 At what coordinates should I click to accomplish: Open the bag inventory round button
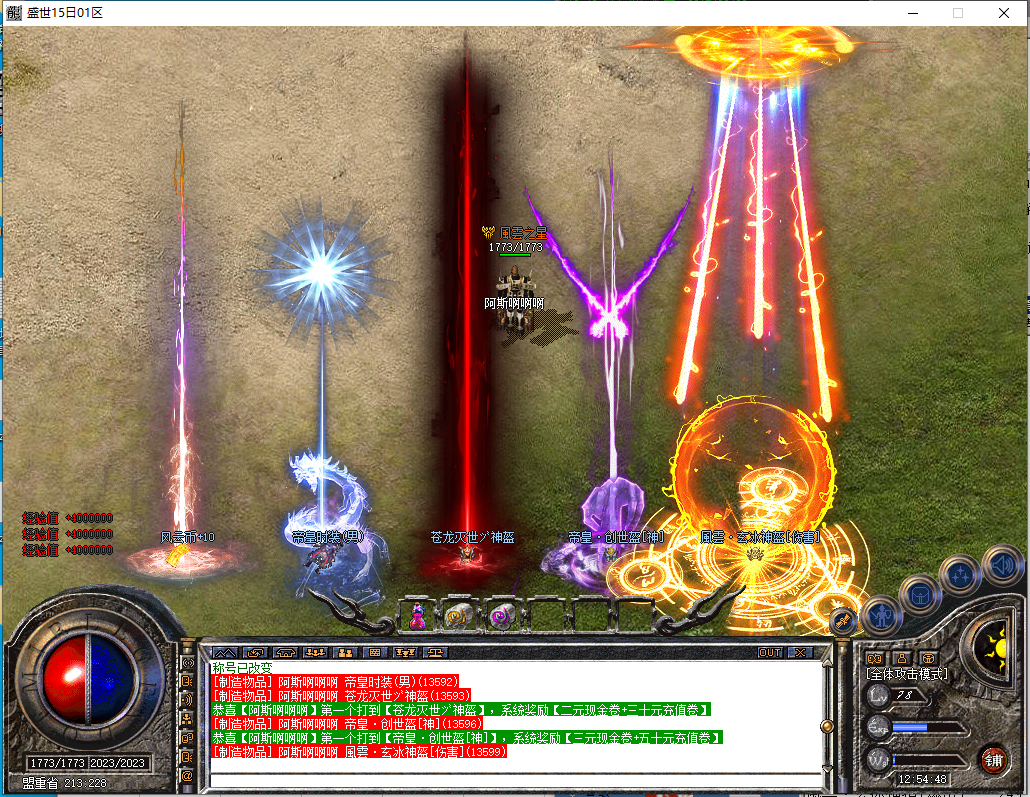coord(919,596)
